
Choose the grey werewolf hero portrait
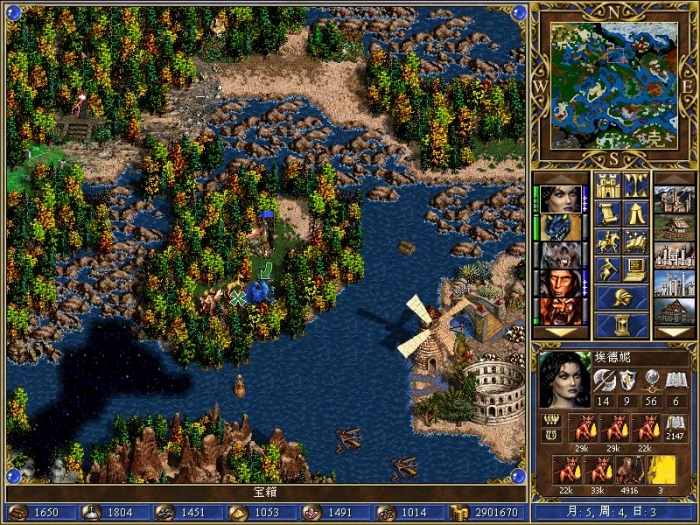563,255
